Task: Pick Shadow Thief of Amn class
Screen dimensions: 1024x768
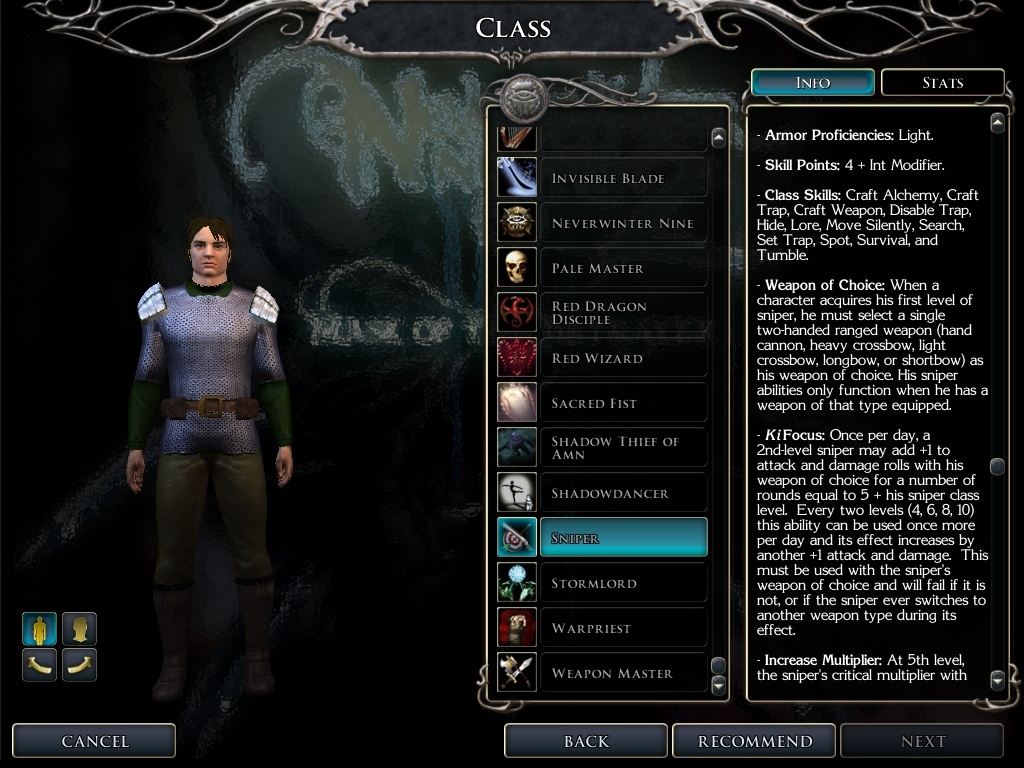Action: pyautogui.click(x=622, y=448)
